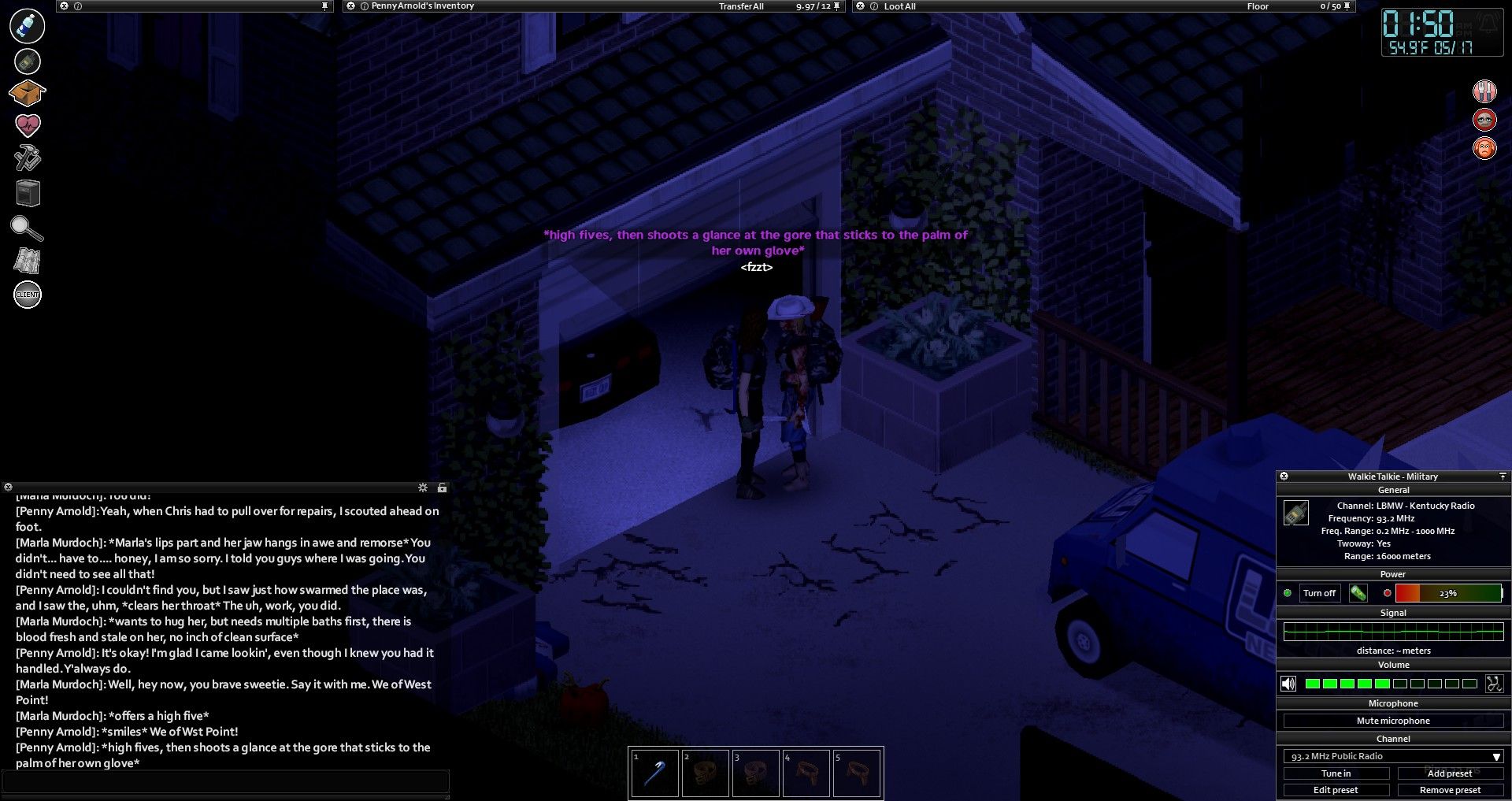Open the 93.2 MHz Public Radio dropdown
This screenshot has height=801, width=1512.
click(1392, 756)
